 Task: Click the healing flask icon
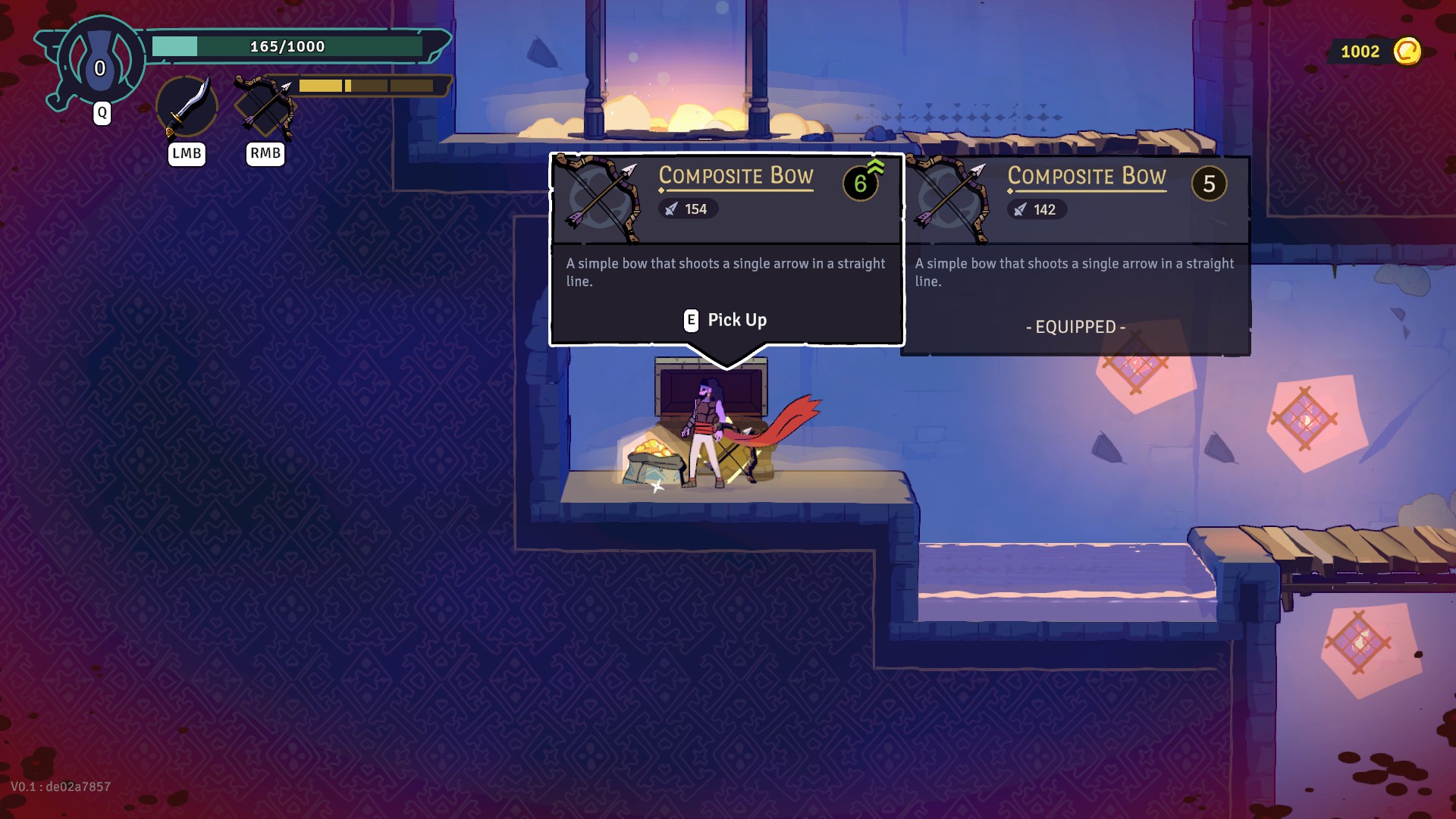100,62
